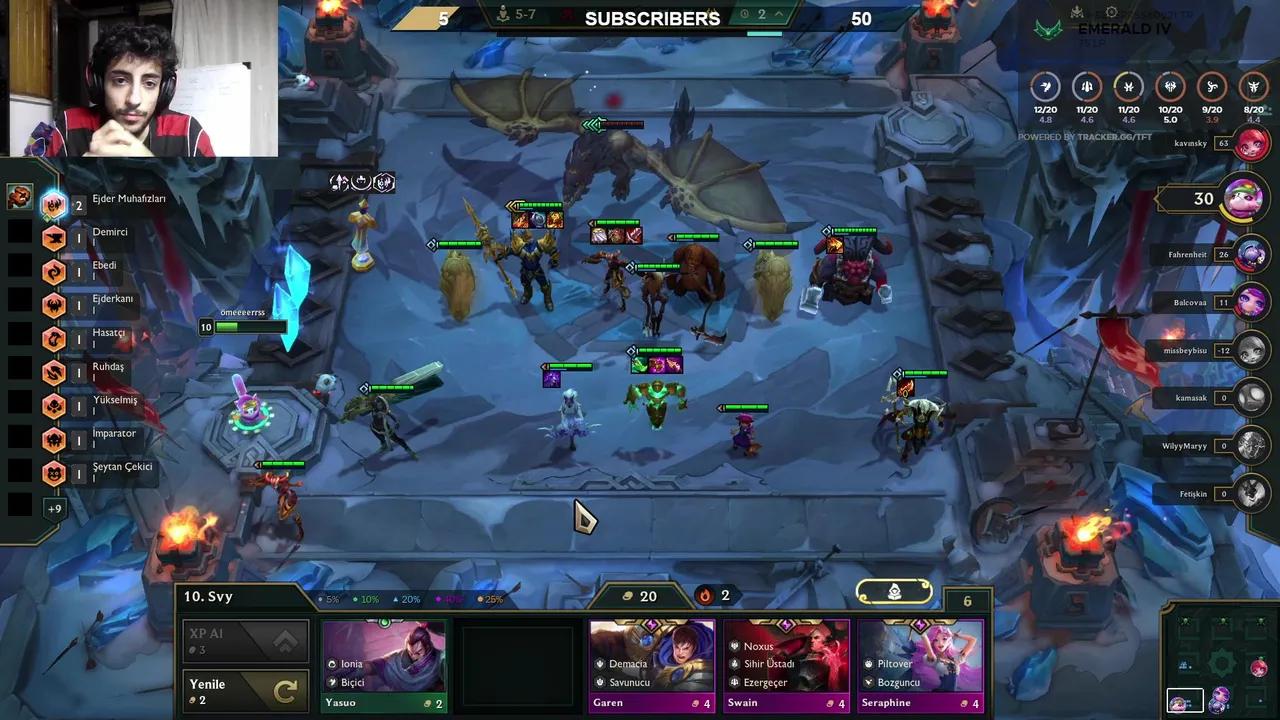1280x720 pixels.
Task: Click the 12/20 augment stat circle
Action: (x=1046, y=88)
